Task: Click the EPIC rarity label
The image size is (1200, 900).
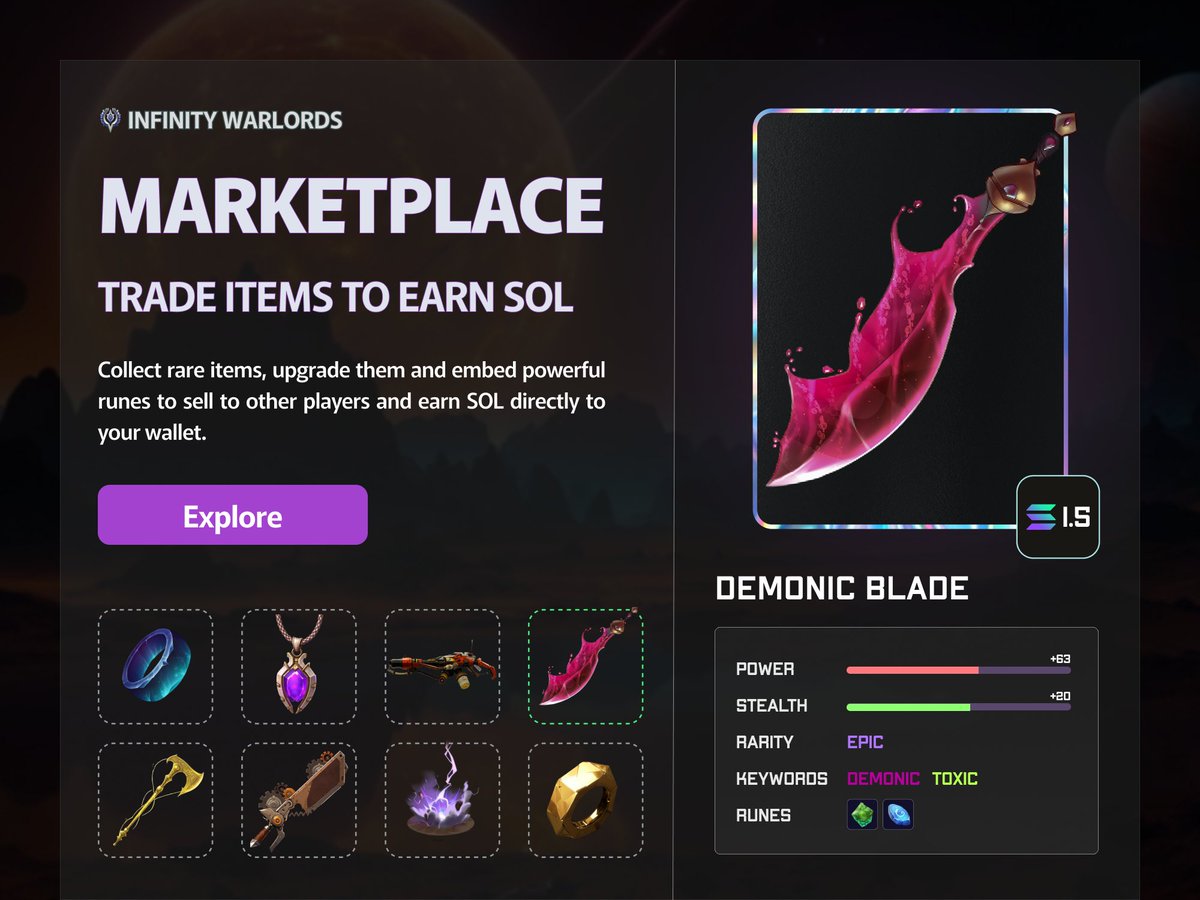Action: point(865,742)
